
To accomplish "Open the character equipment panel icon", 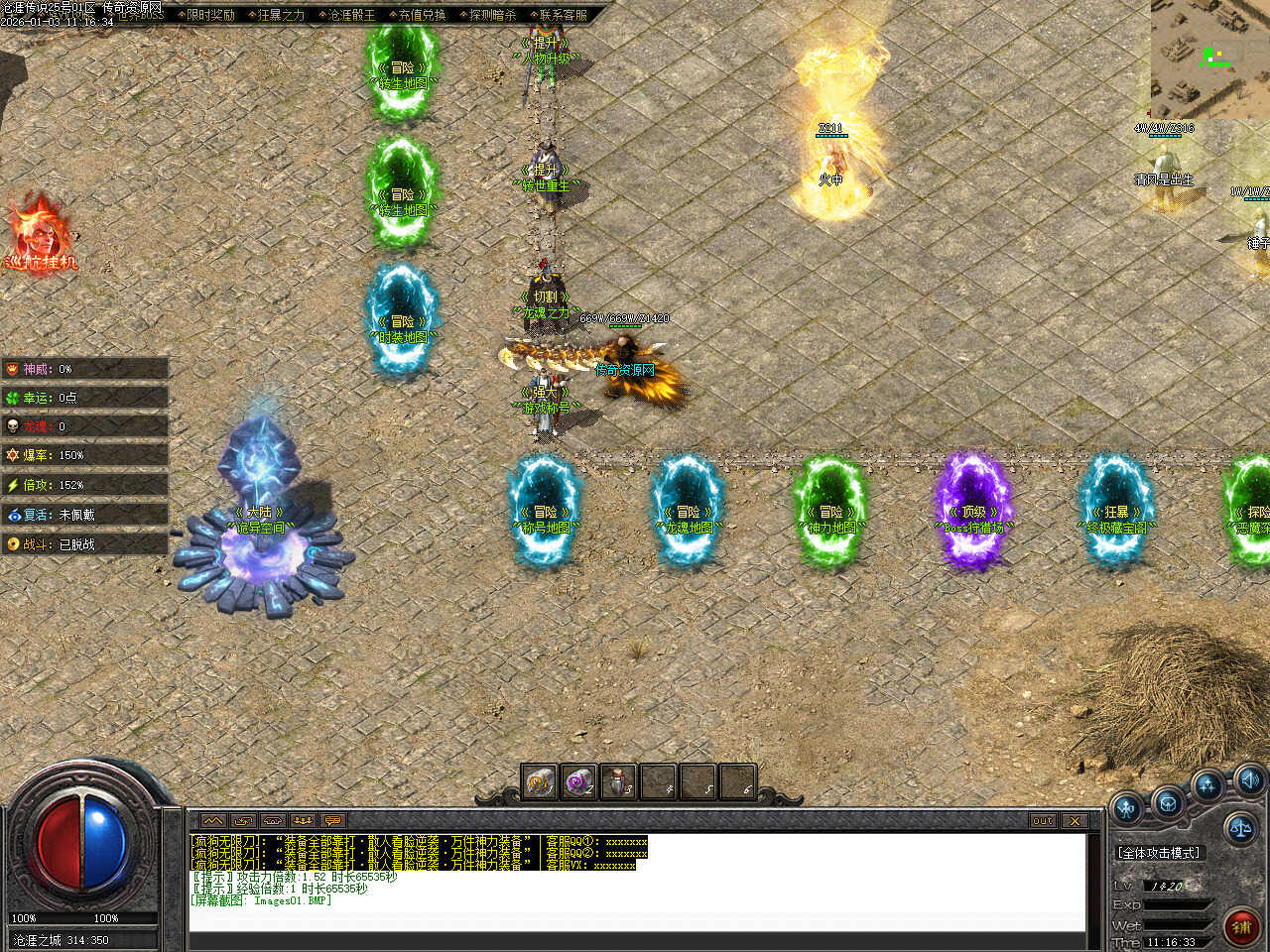I will (x=1127, y=808).
